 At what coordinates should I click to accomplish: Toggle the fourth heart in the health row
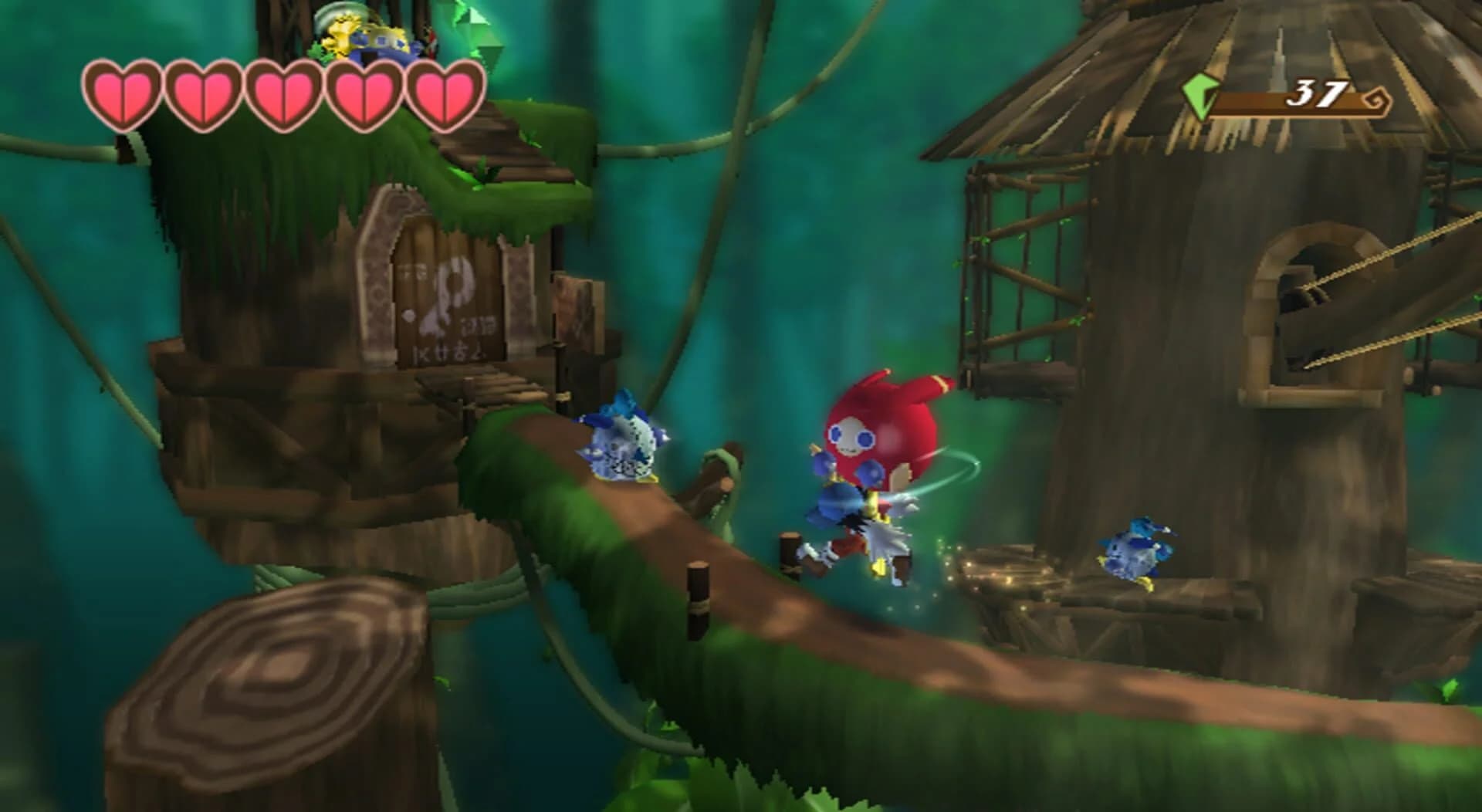click(x=364, y=93)
